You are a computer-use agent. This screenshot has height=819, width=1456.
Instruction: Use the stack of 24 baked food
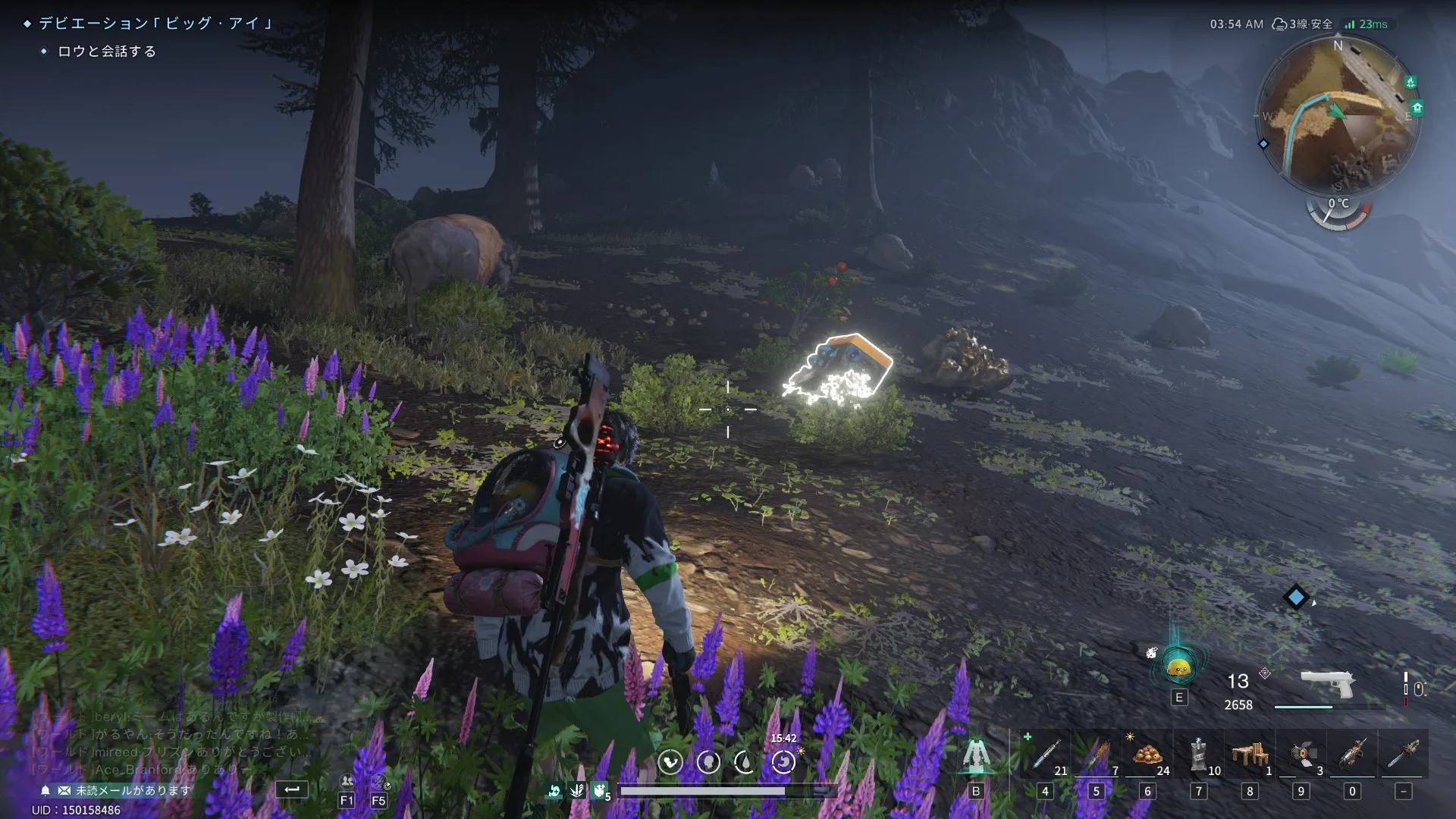(x=1147, y=755)
